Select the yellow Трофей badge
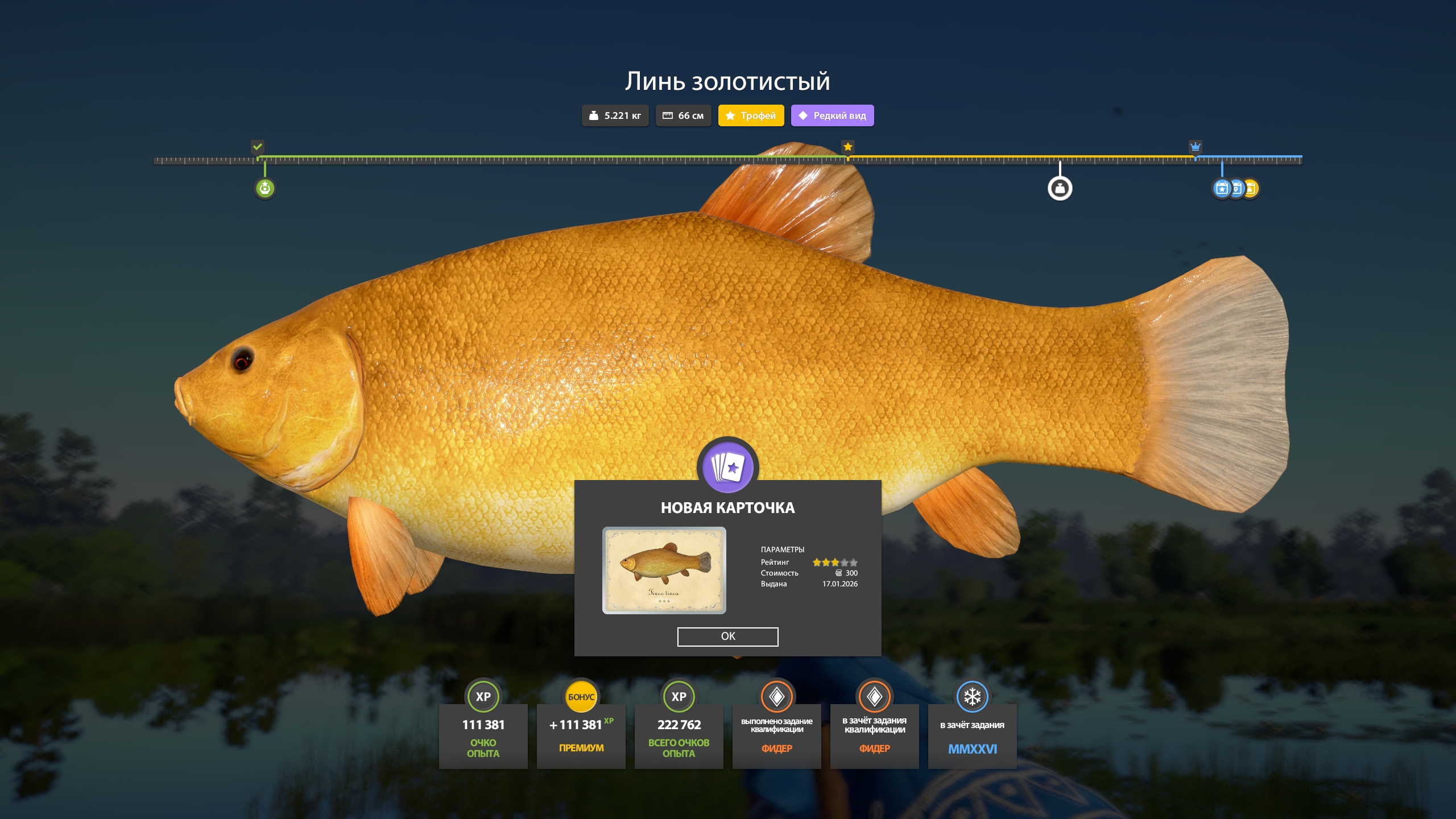Viewport: 1456px width, 819px height. [751, 115]
